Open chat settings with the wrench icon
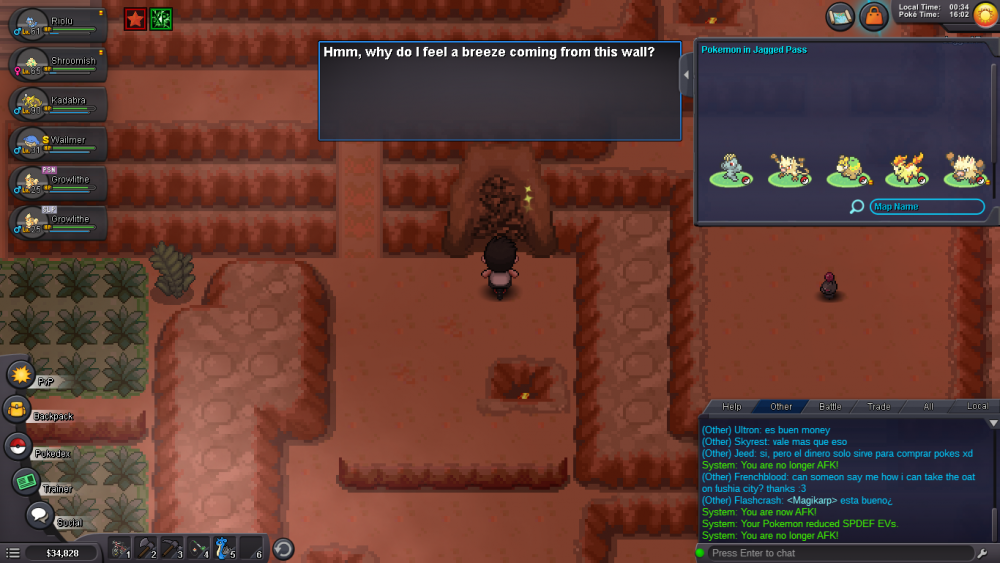This screenshot has width=1000, height=563. click(982, 553)
